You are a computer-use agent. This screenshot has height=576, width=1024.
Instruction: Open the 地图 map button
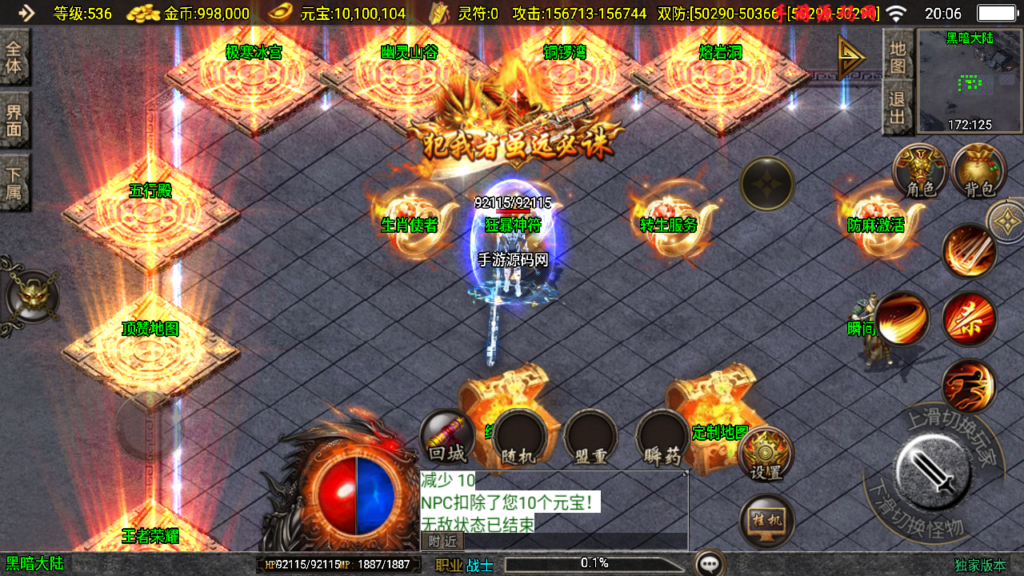[x=897, y=57]
